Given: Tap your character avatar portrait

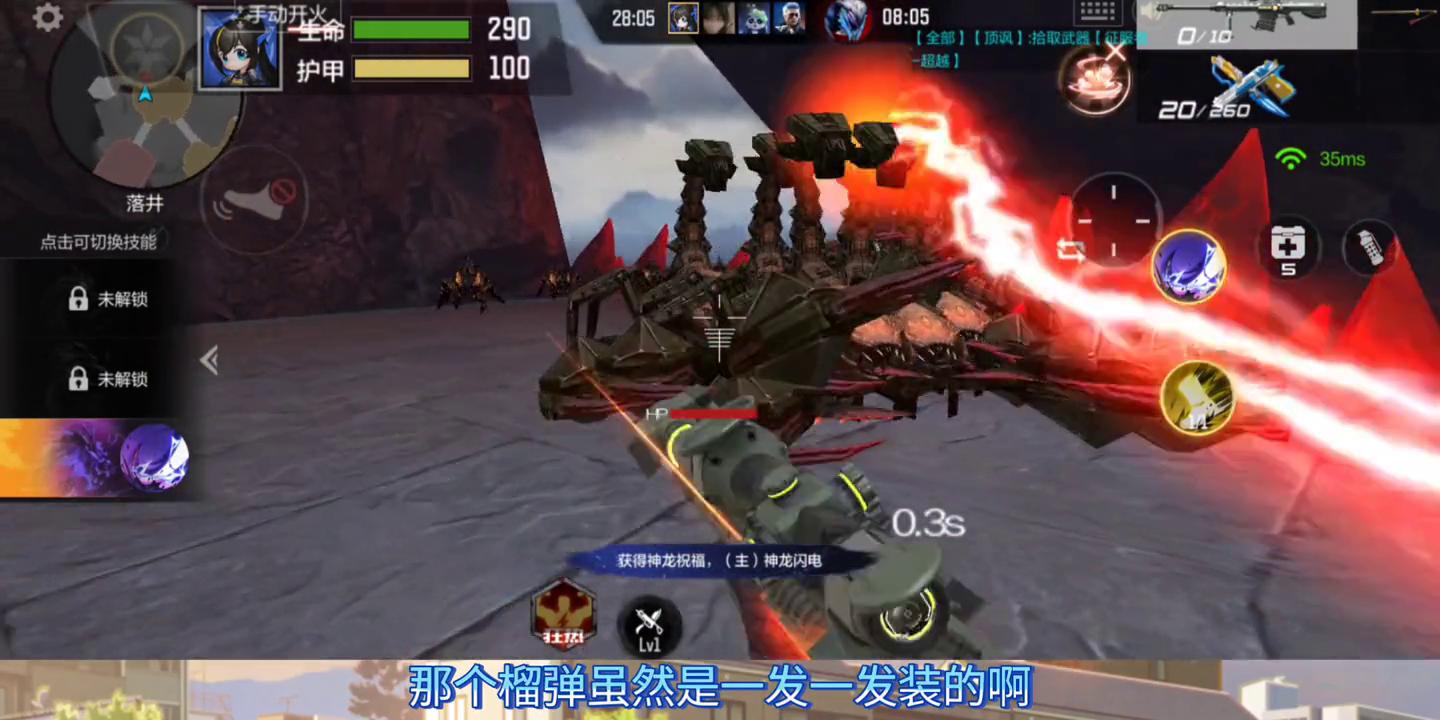Looking at the screenshot, I should 240,47.
